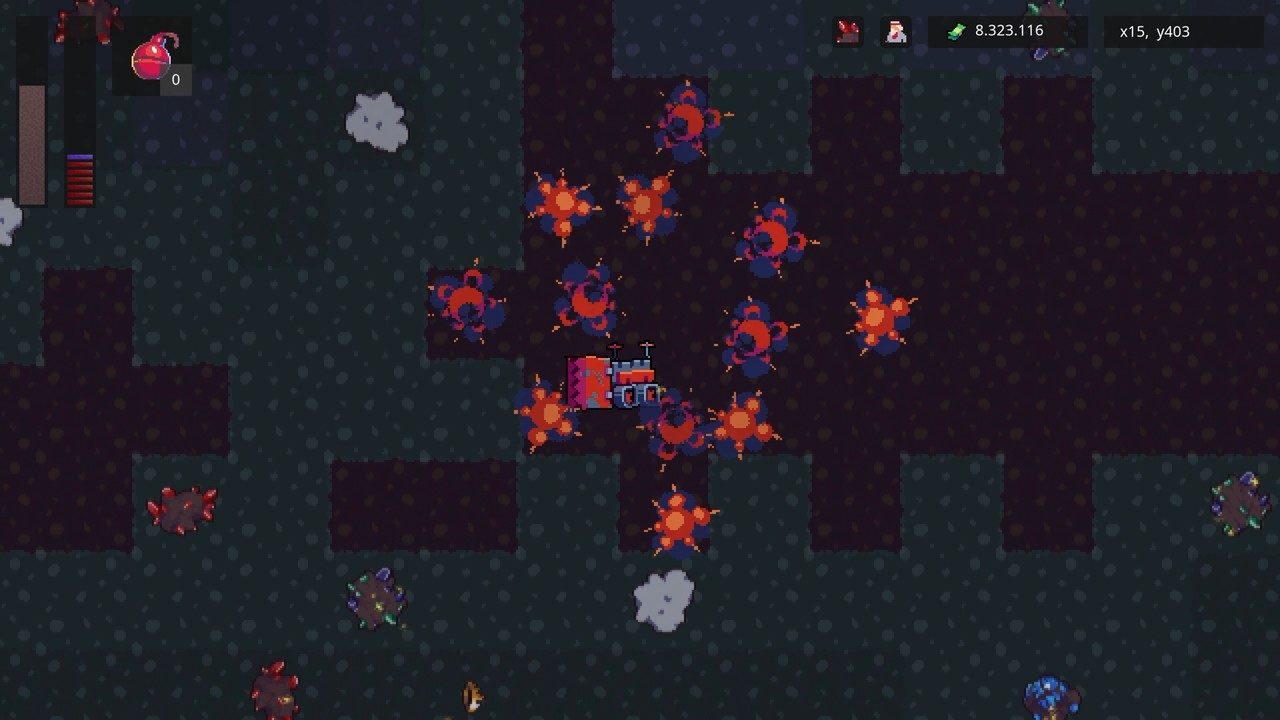Click the brown vertical health bar
Screen dimensions: 1280x720
[x=31, y=145]
